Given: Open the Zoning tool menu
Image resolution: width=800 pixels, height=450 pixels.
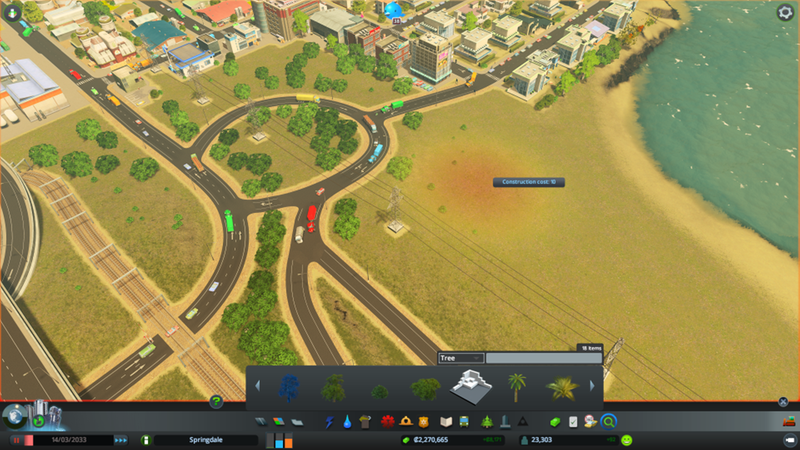Looking at the screenshot, I should pos(278,421).
